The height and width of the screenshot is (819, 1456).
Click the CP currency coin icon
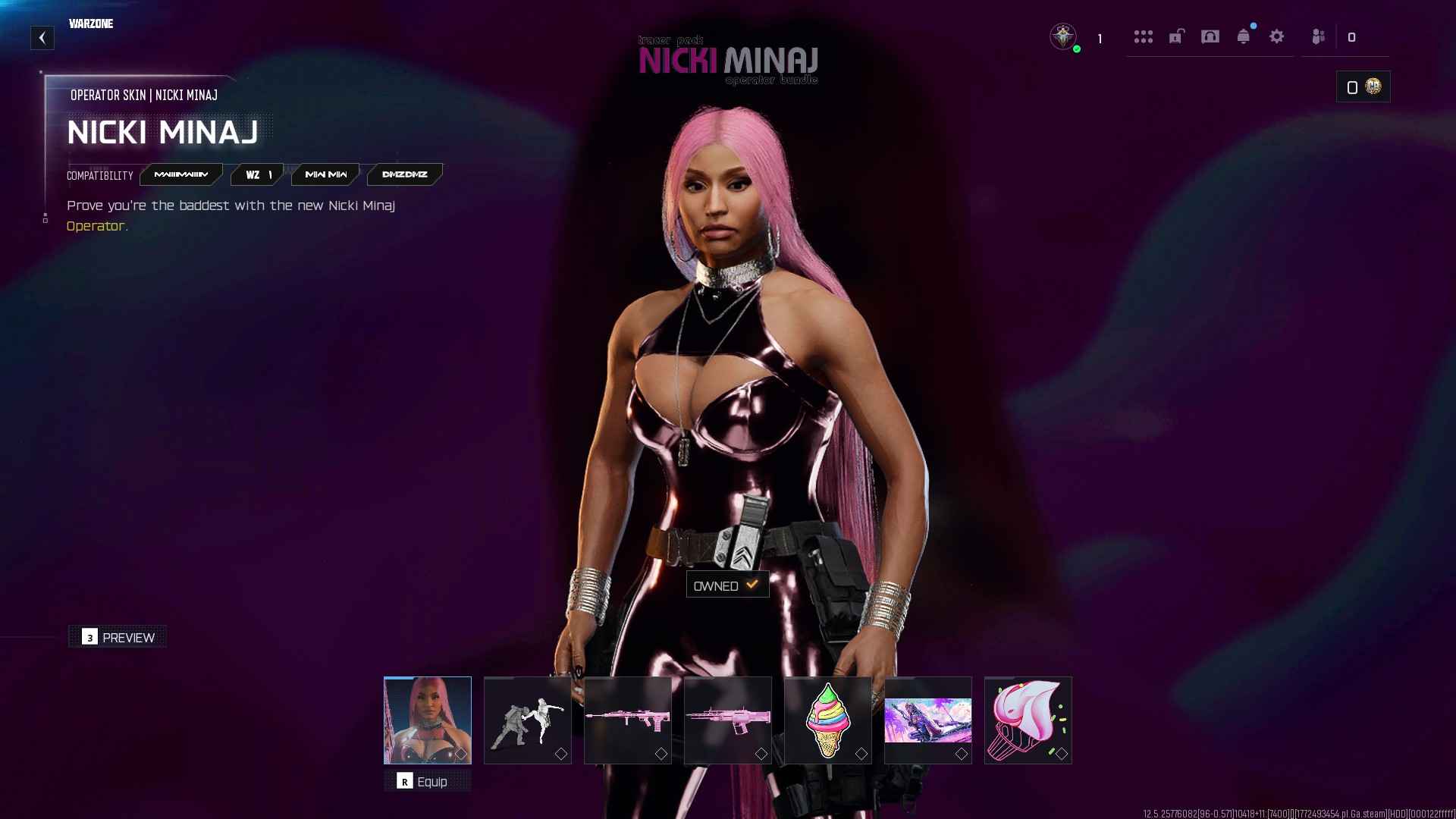(x=1372, y=86)
